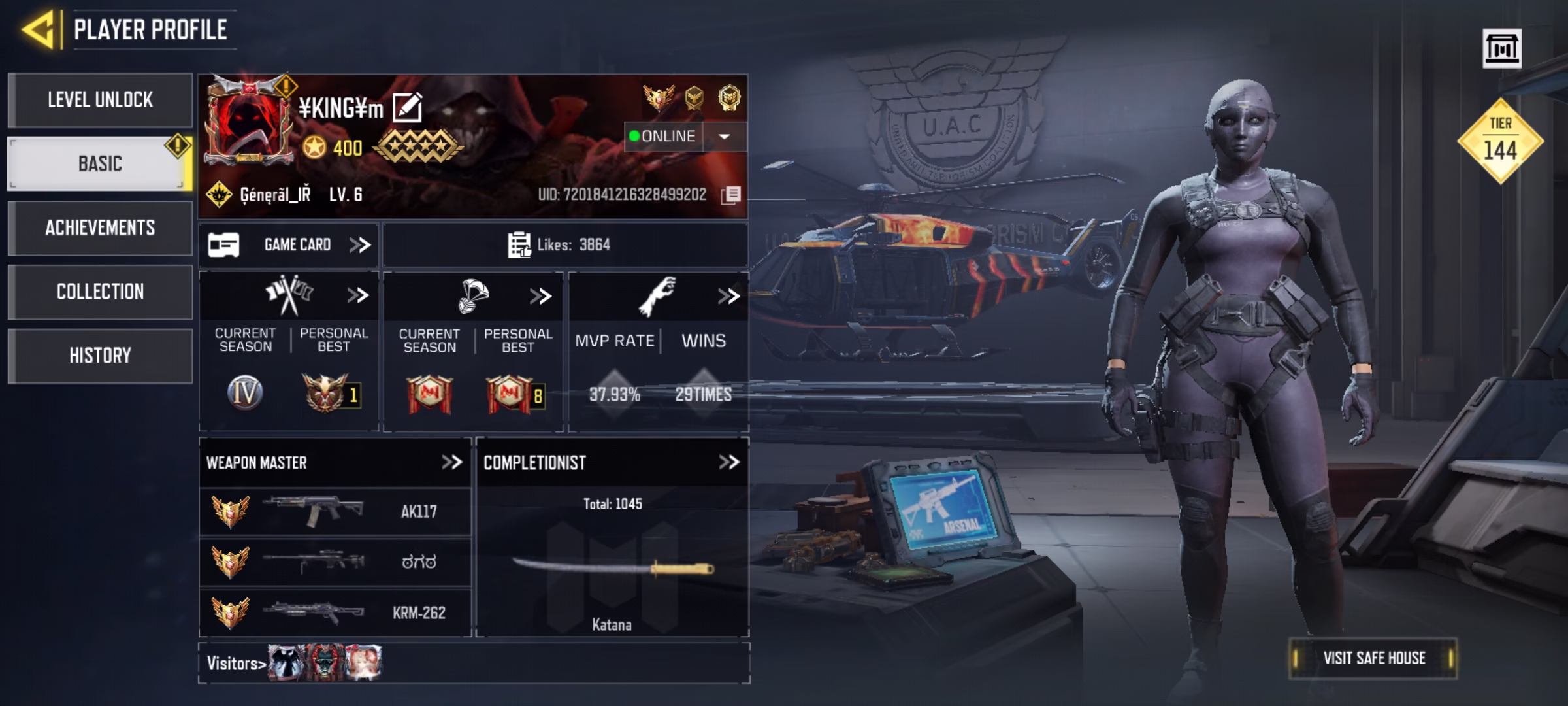Go back using the yellow arrow
This screenshot has width=1568, height=706.
click(38, 29)
